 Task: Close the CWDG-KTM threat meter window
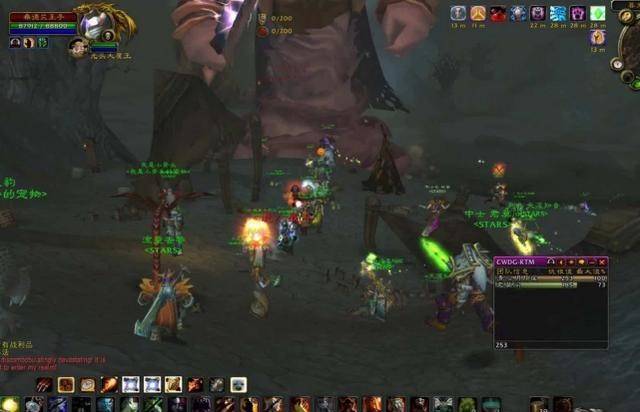(602, 262)
